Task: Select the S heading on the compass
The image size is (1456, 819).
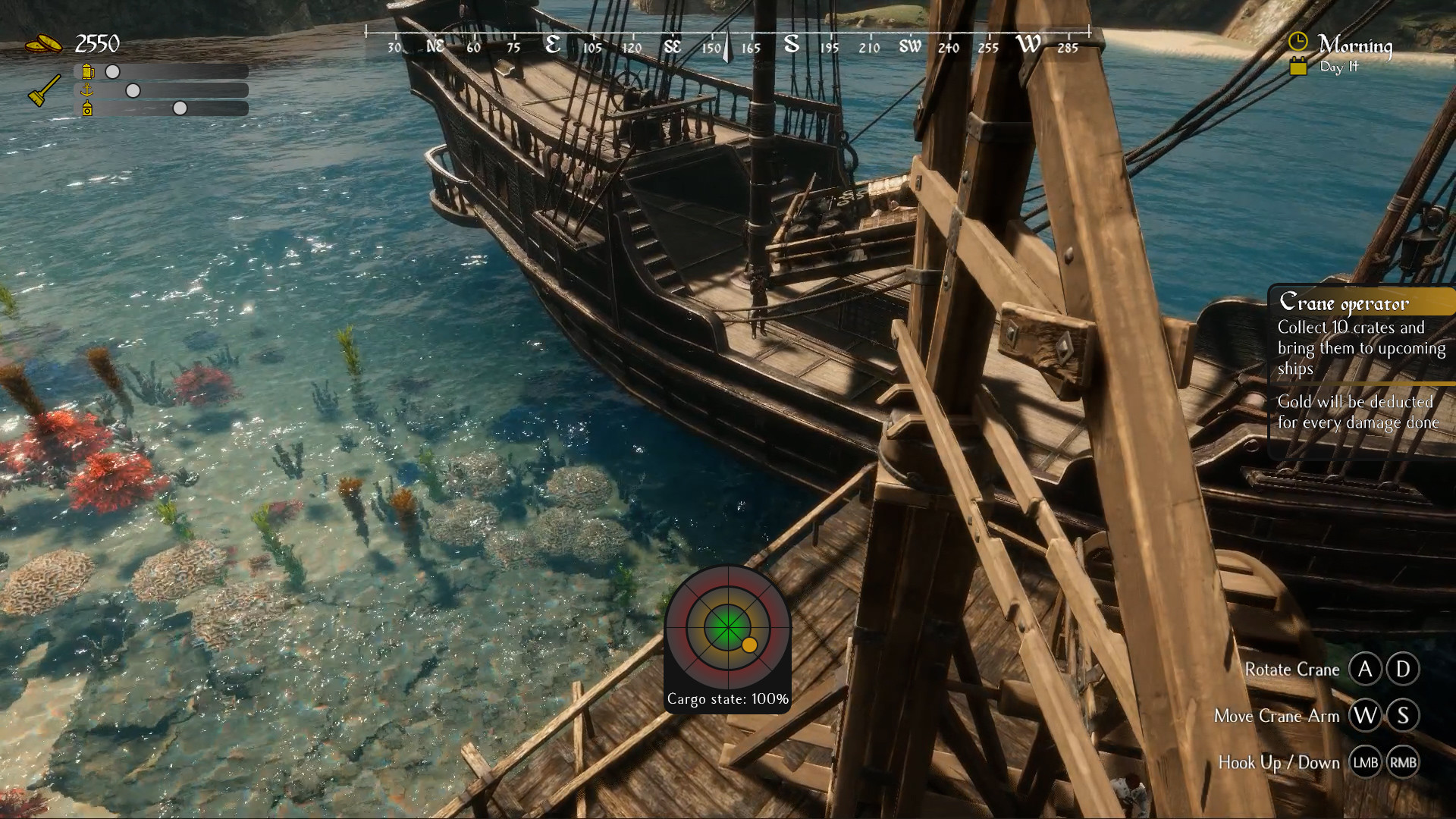Action: [791, 45]
